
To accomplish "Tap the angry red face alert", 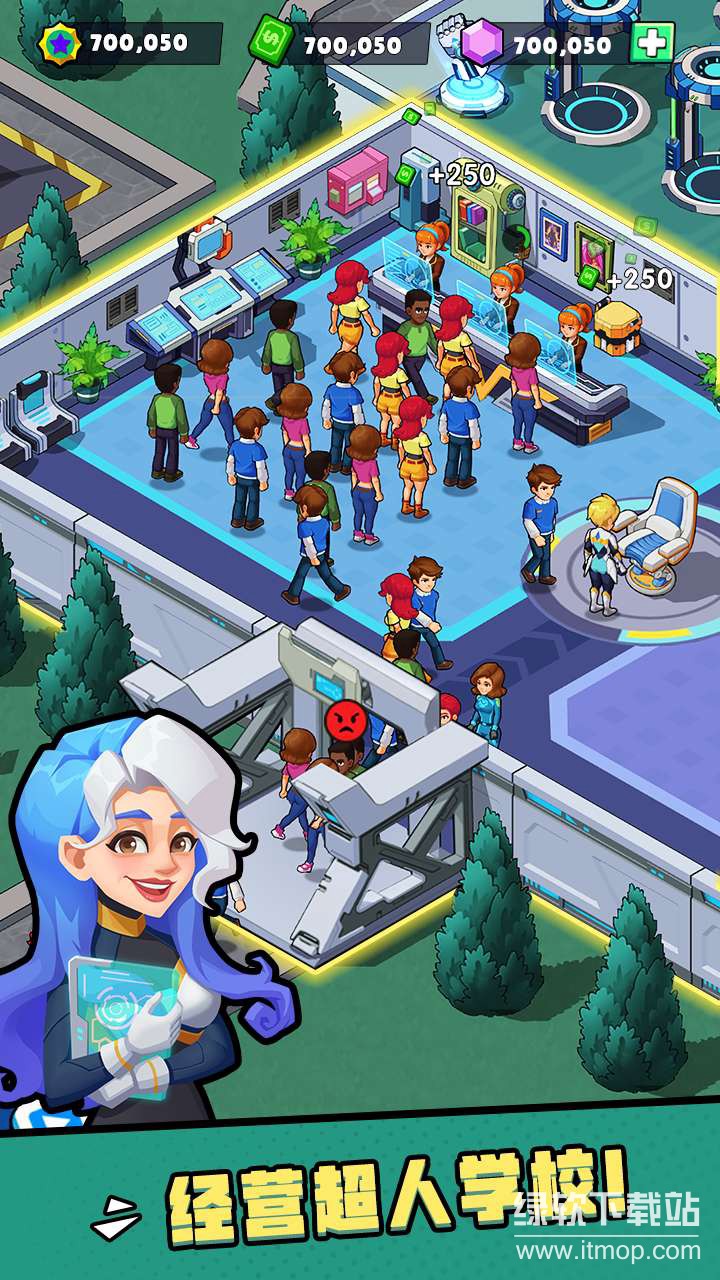I will 344,718.
